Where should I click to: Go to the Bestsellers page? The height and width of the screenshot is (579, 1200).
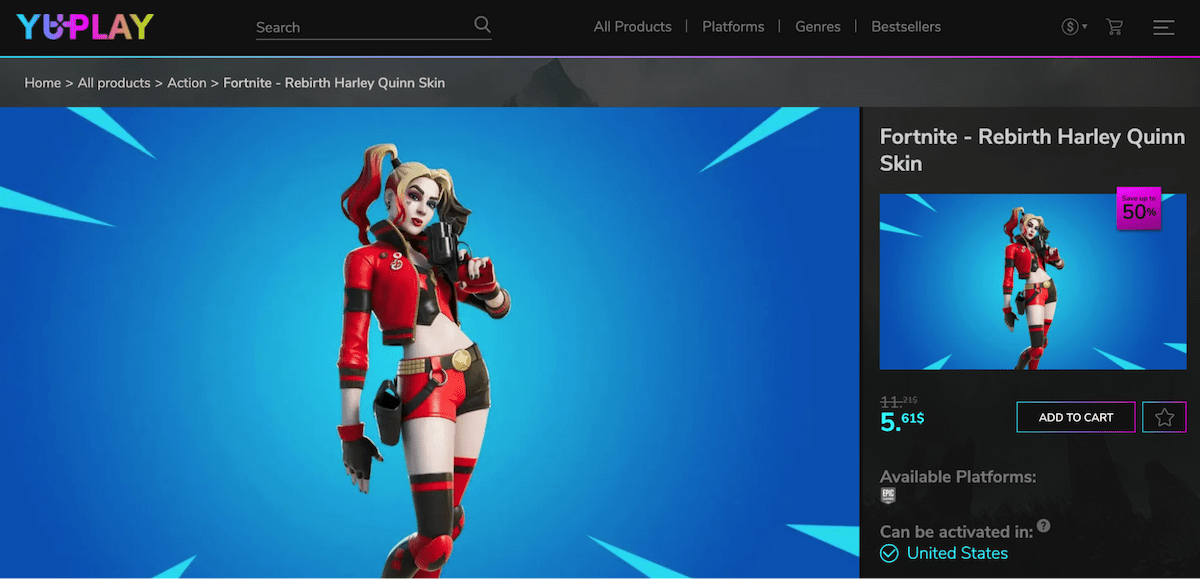(906, 27)
